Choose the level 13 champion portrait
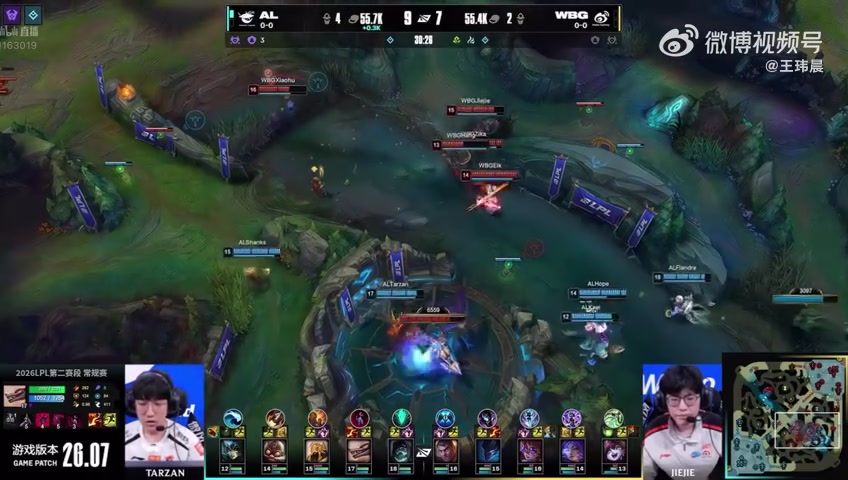The image size is (848, 480). point(614,451)
